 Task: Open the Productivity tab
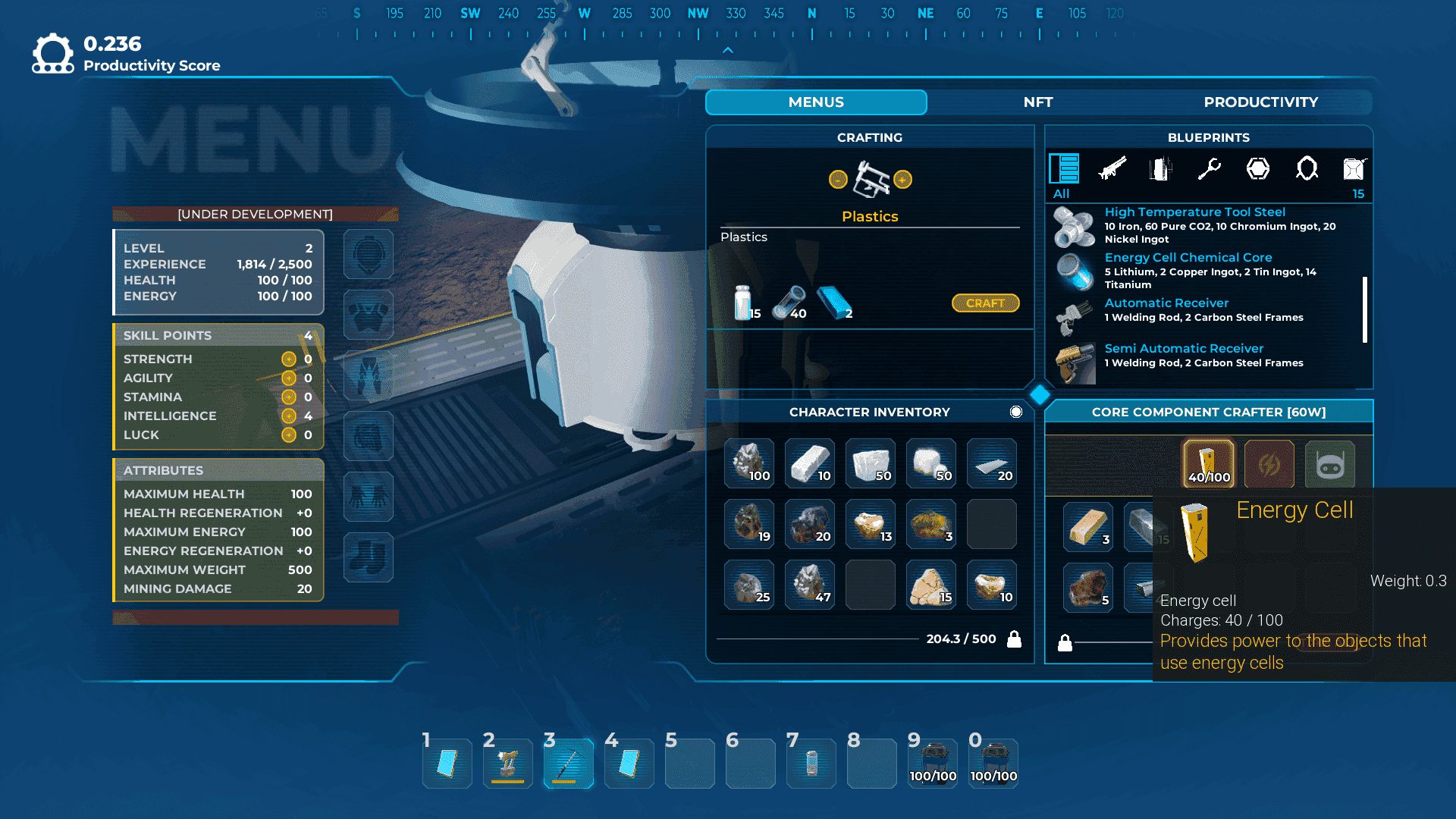coord(1260,102)
